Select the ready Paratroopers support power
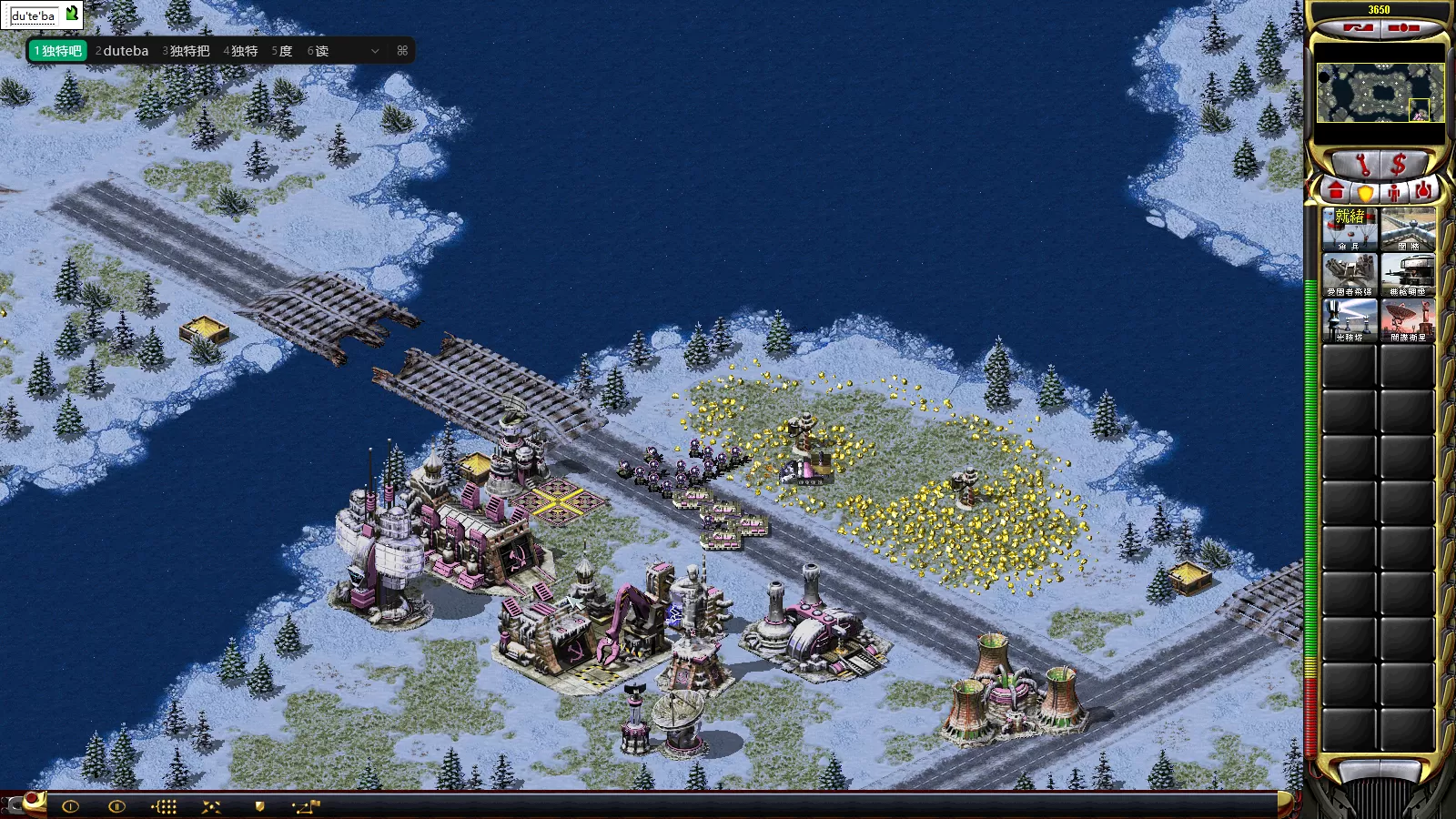The width and height of the screenshot is (1456, 819). coord(1350,228)
